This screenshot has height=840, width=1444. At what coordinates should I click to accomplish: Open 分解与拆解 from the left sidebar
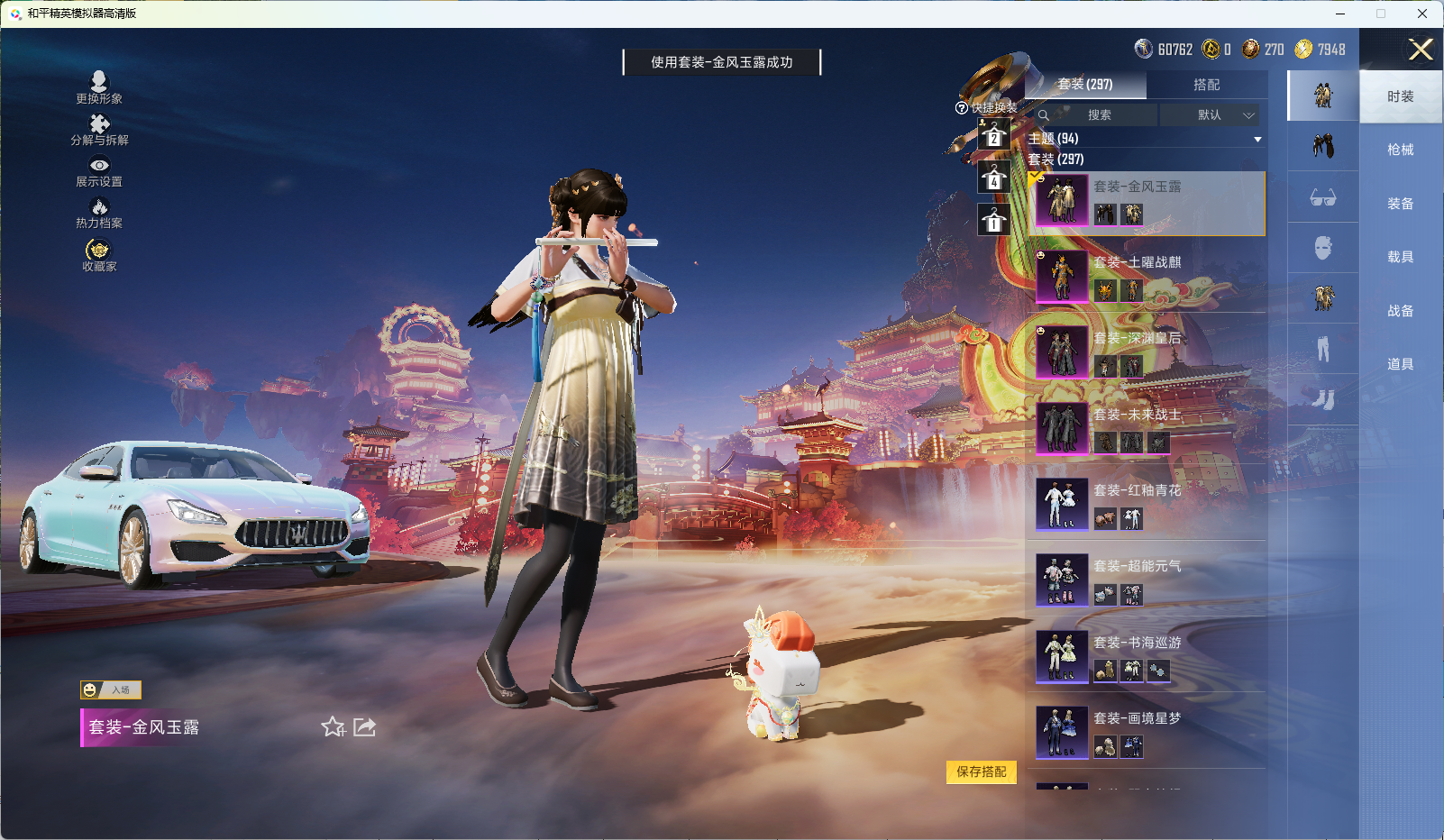point(99,128)
